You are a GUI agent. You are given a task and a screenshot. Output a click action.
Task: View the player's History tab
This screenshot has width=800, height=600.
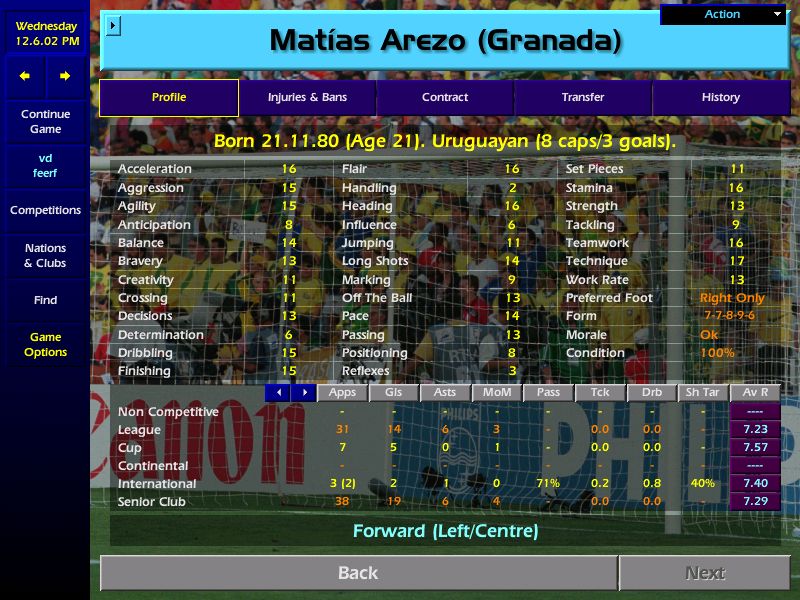(x=720, y=97)
